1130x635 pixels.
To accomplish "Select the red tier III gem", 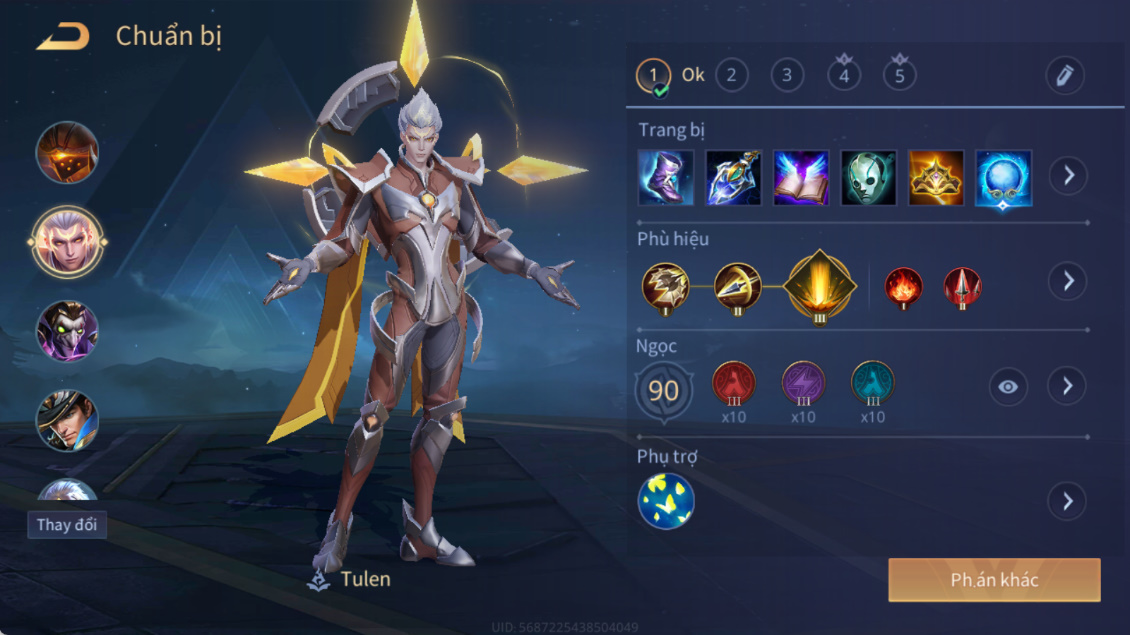I will coord(734,383).
